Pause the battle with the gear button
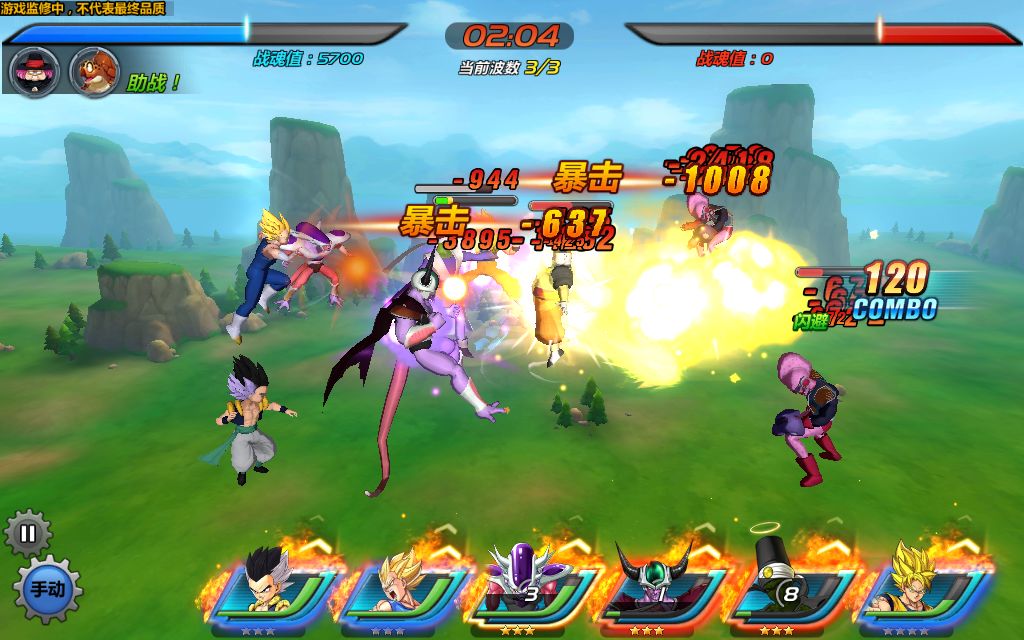Screen dimensions: 1024x640 point(28,533)
